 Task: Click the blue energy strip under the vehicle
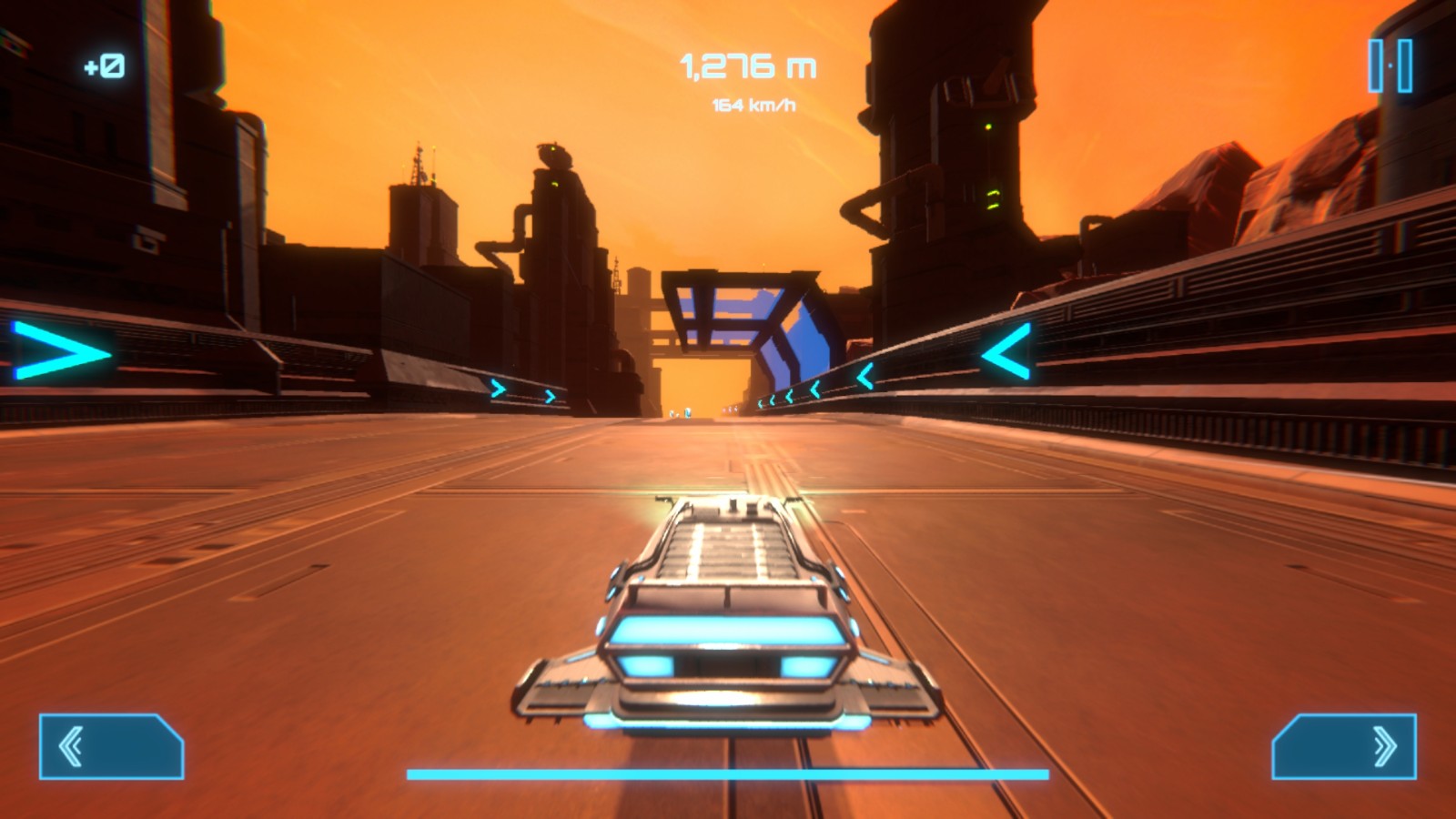(728, 723)
